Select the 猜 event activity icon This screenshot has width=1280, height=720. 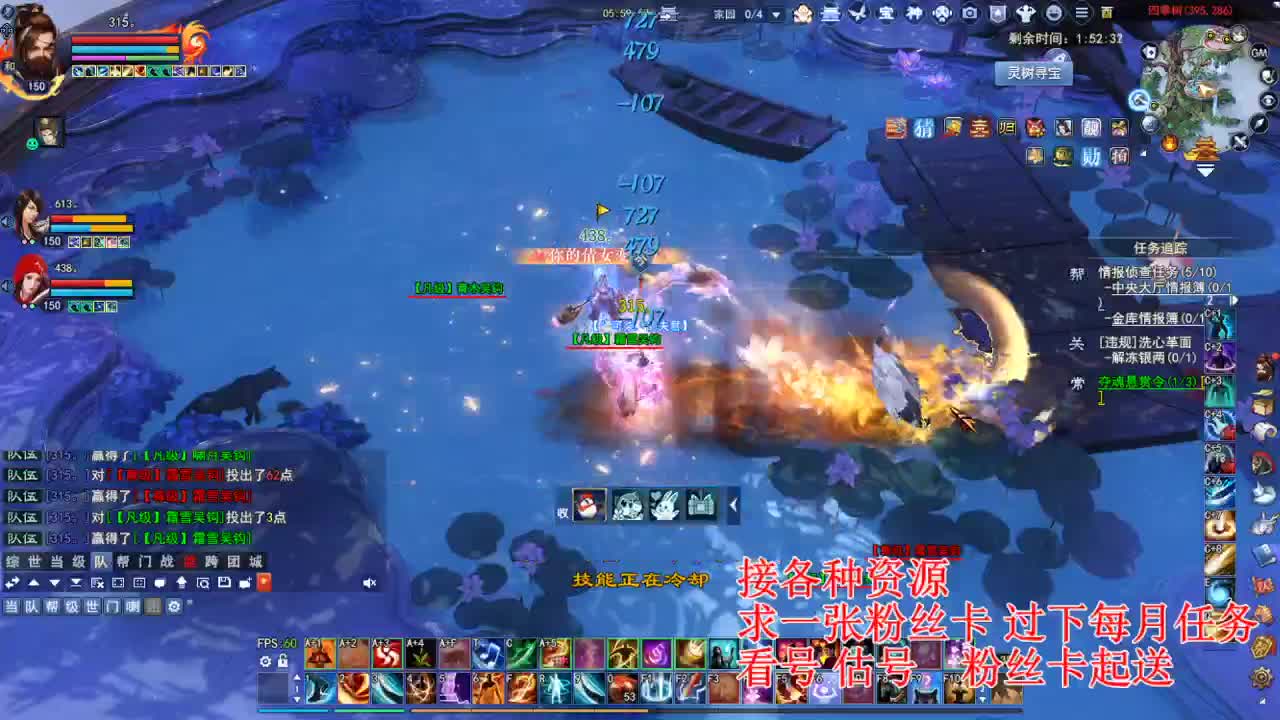tap(923, 129)
